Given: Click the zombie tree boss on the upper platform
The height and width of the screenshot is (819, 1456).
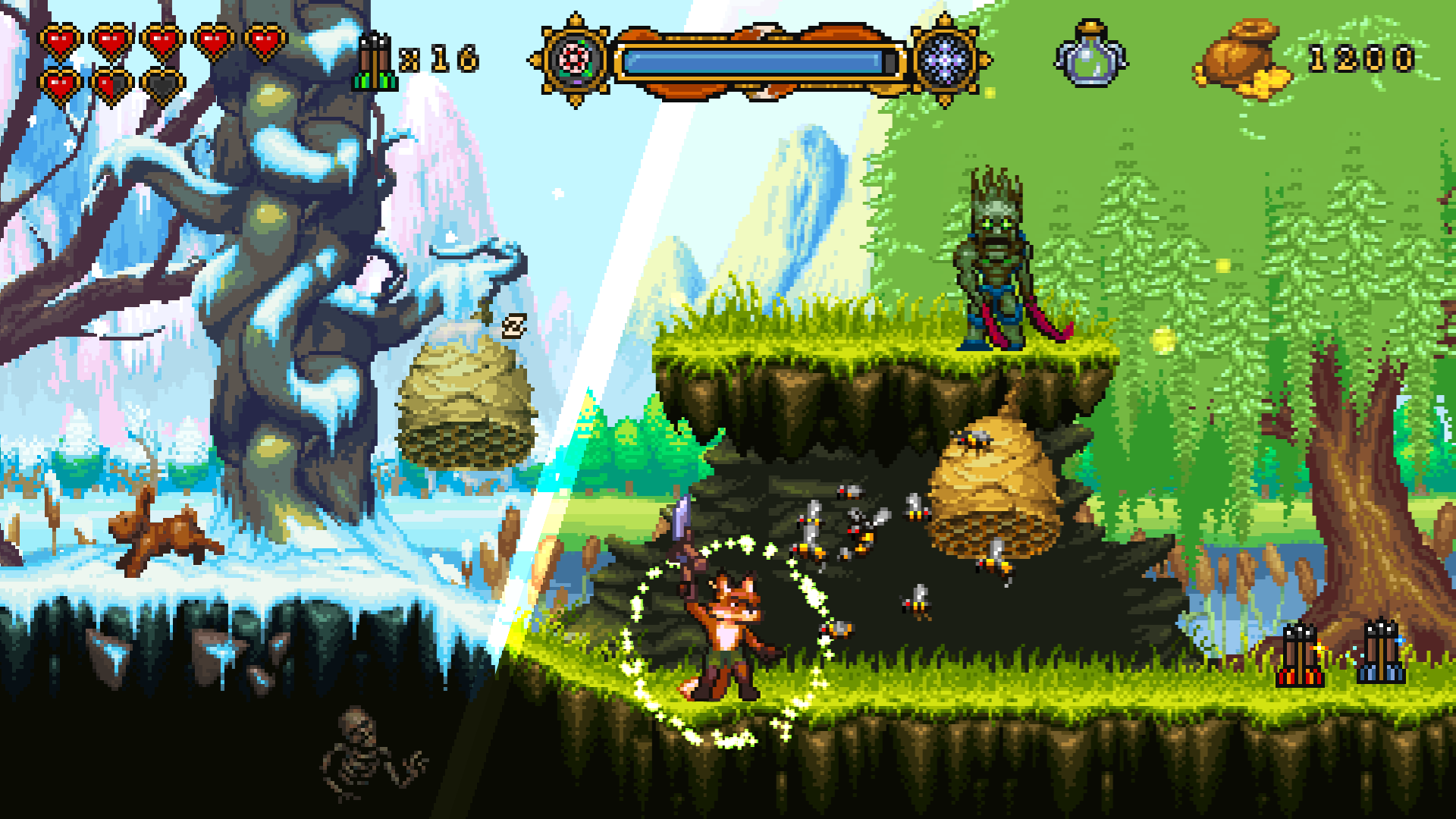Looking at the screenshot, I should point(997,258).
